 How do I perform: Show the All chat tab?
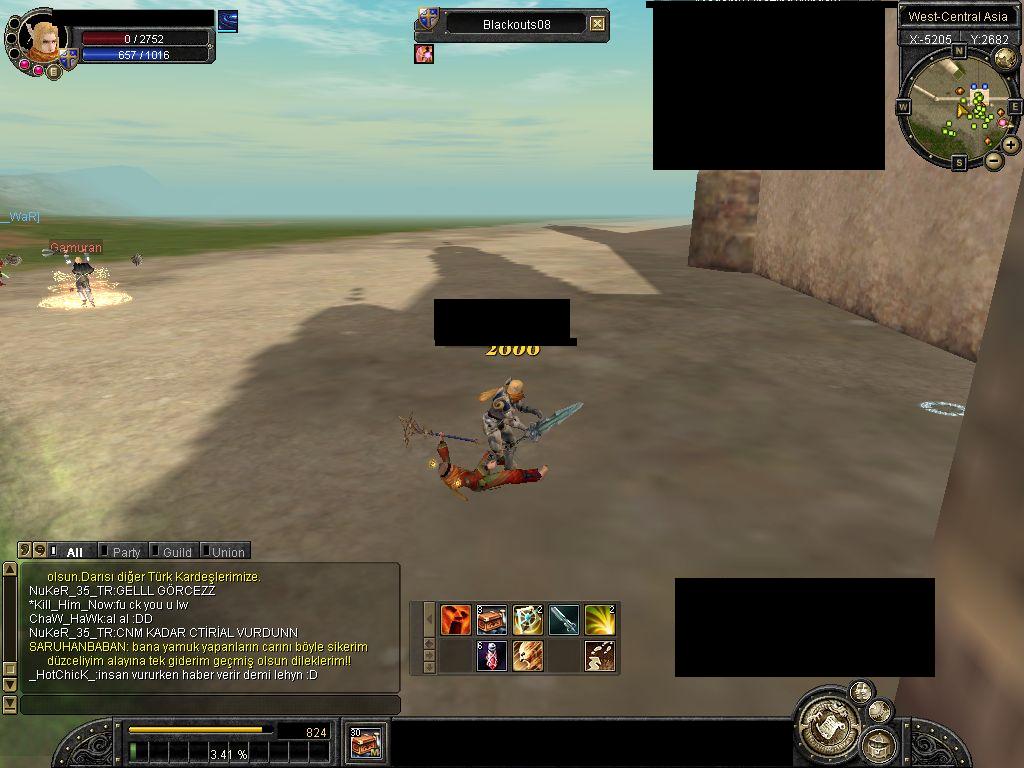(74, 552)
